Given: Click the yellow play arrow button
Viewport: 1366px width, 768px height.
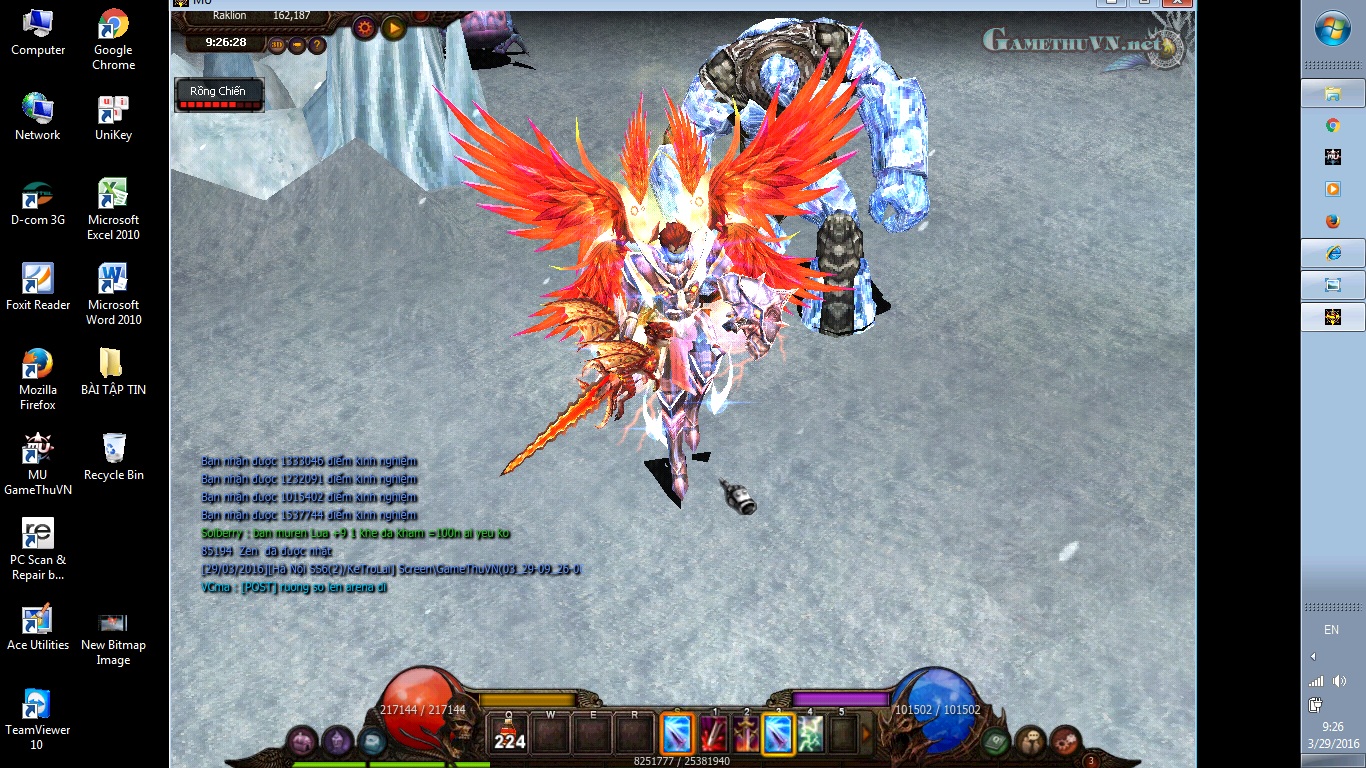Looking at the screenshot, I should point(394,28).
